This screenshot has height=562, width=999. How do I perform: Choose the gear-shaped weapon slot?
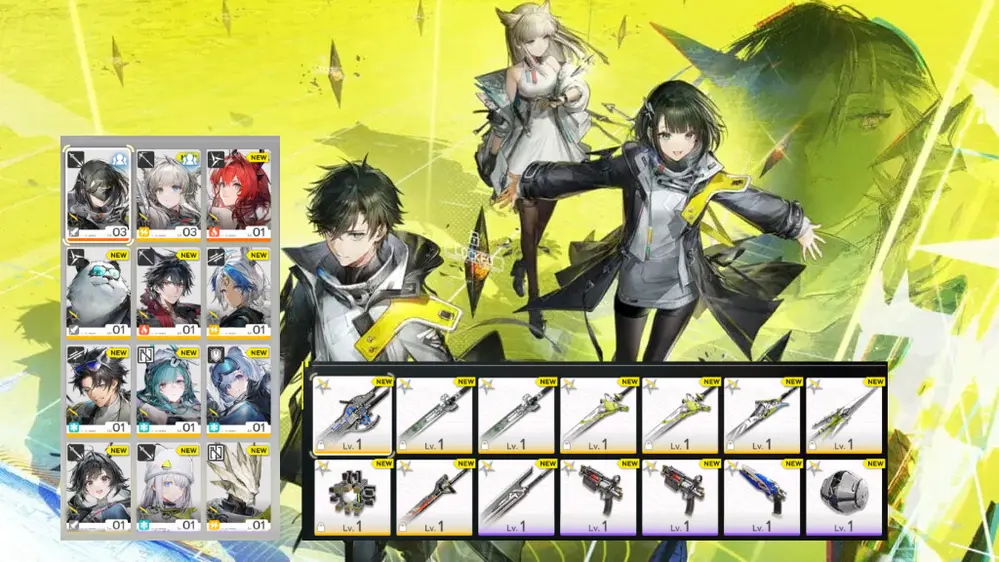(353, 497)
